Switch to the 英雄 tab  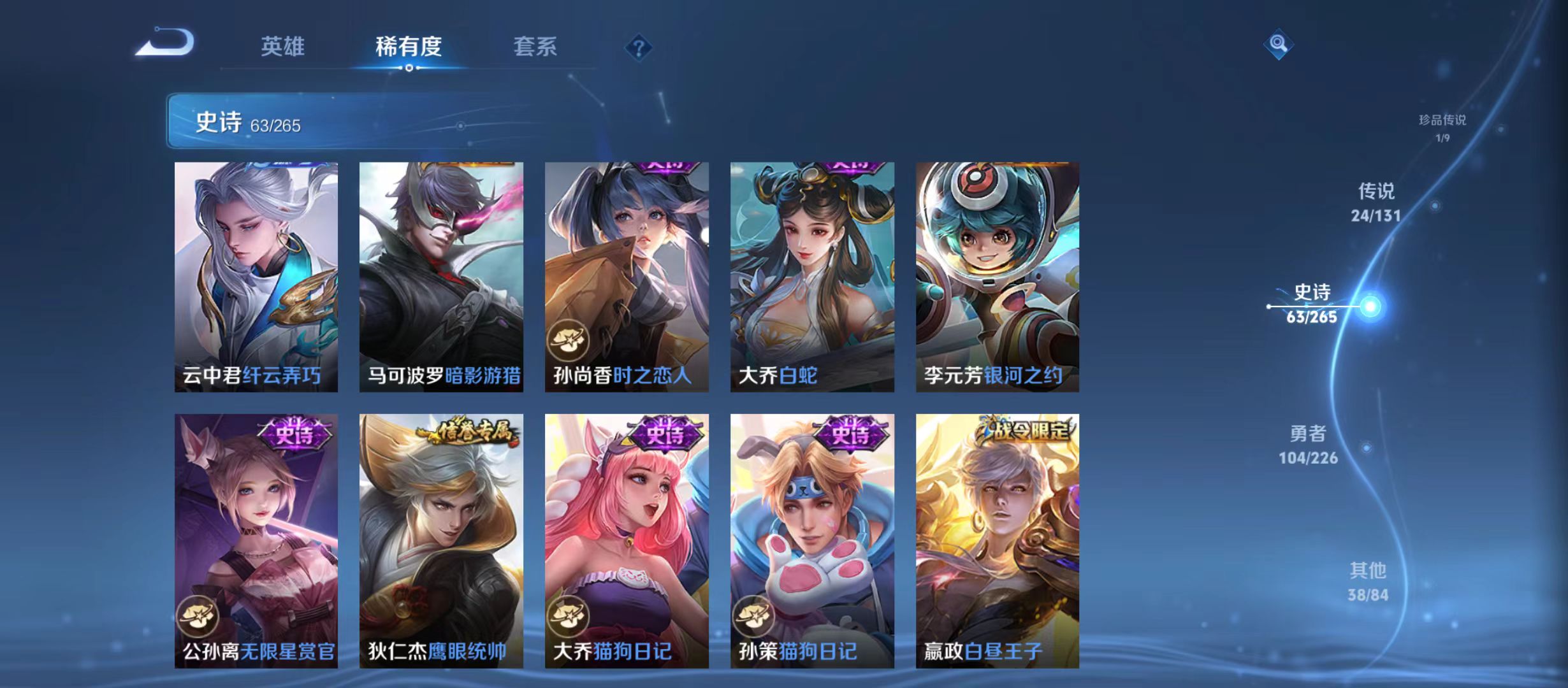tap(283, 47)
